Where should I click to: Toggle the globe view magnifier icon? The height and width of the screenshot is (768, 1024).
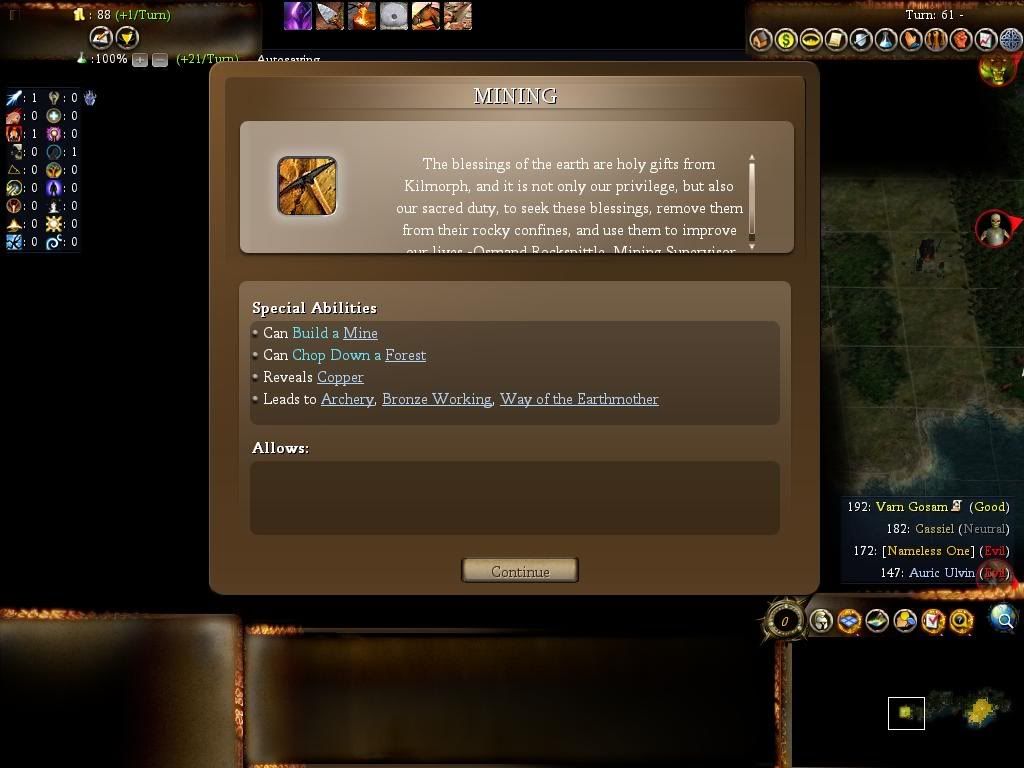click(1002, 619)
